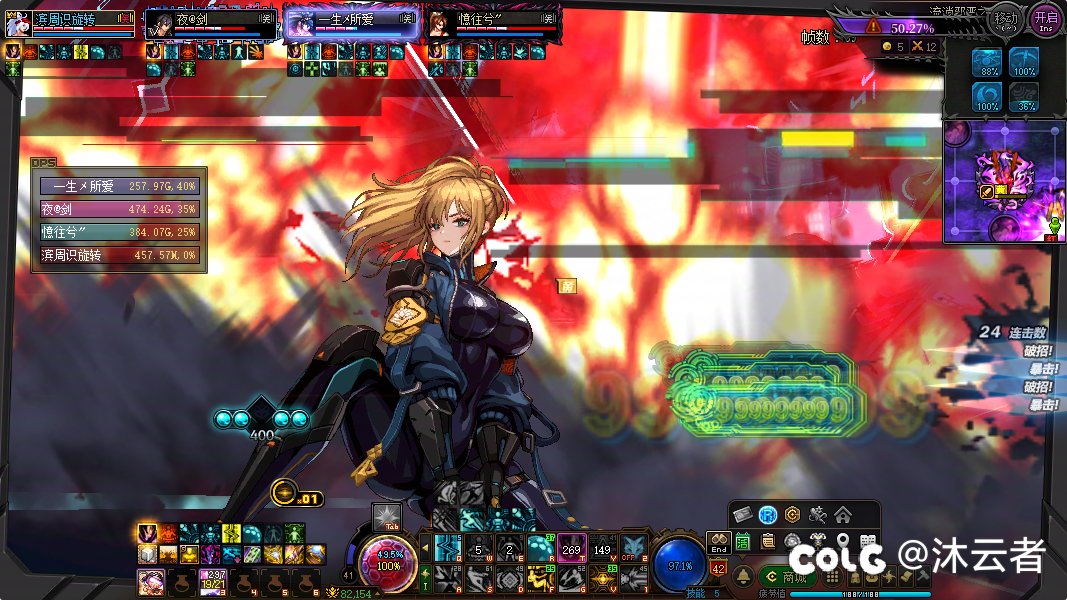The width and height of the screenshot is (1067, 600).
Task: Click the 移动 round button
Action: click(x=1006, y=18)
